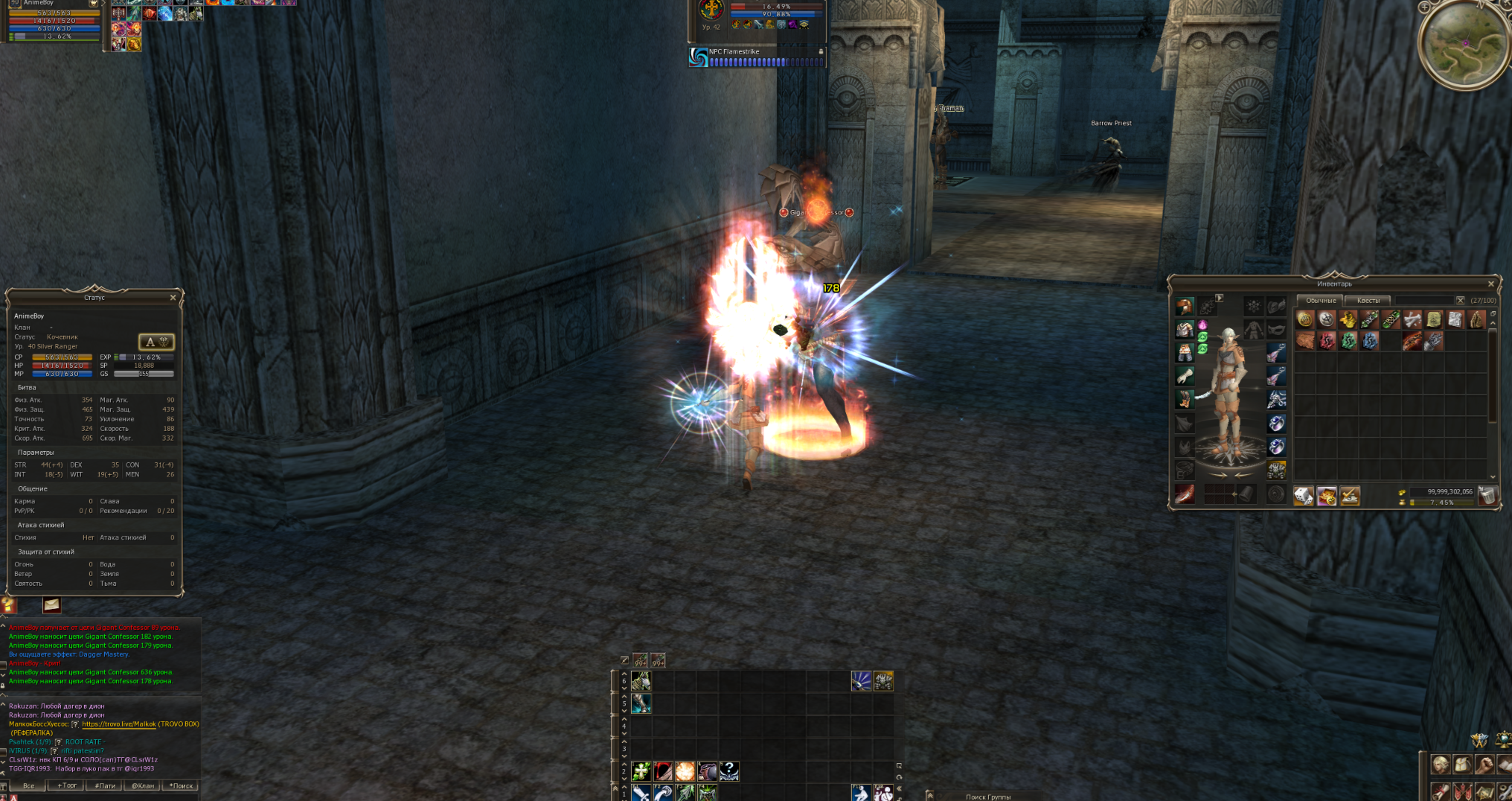
Task: Click the trash can delete button
Action: pyautogui.click(x=1487, y=496)
